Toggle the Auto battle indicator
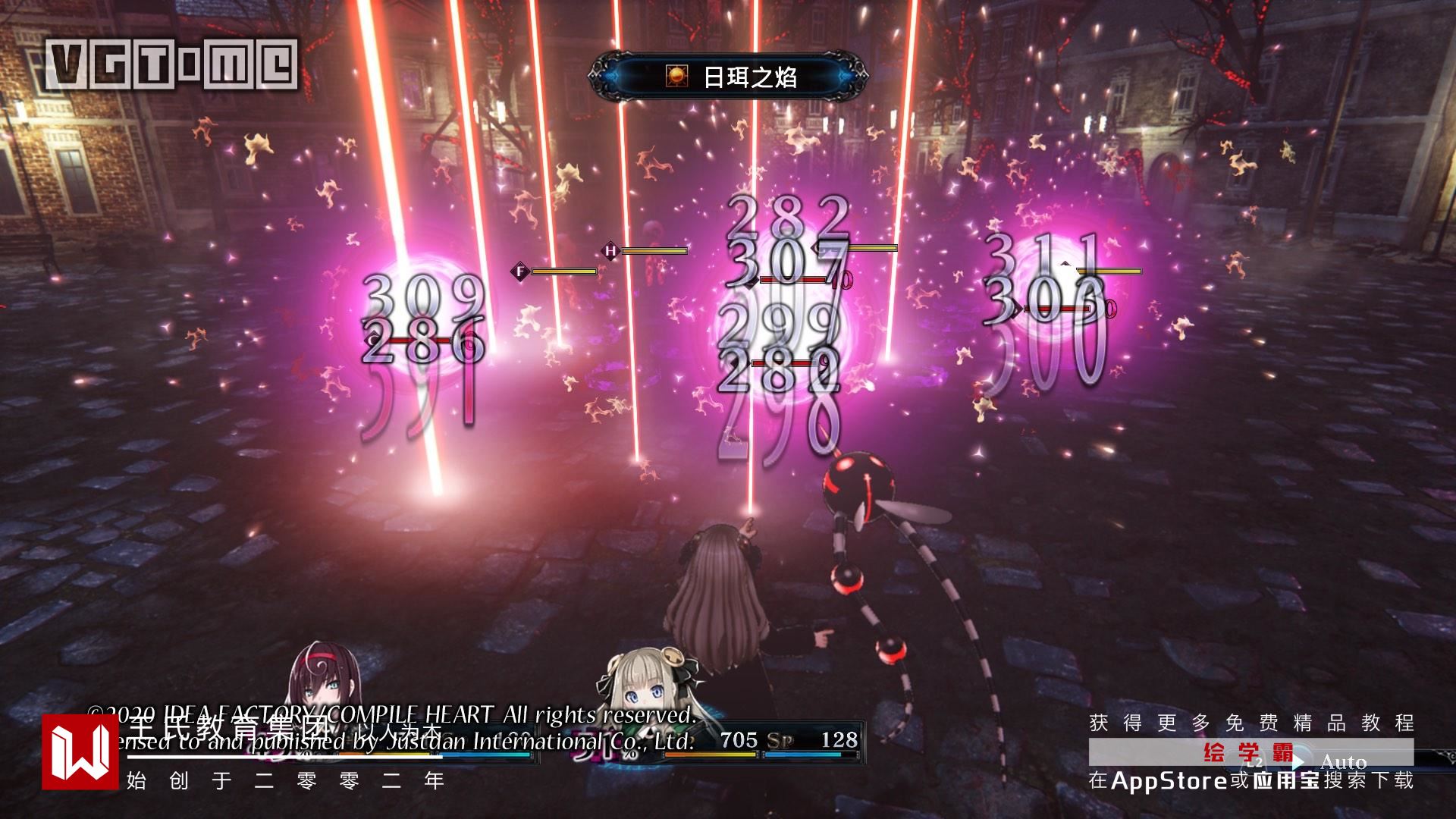The width and height of the screenshot is (1456, 819). tap(1342, 761)
